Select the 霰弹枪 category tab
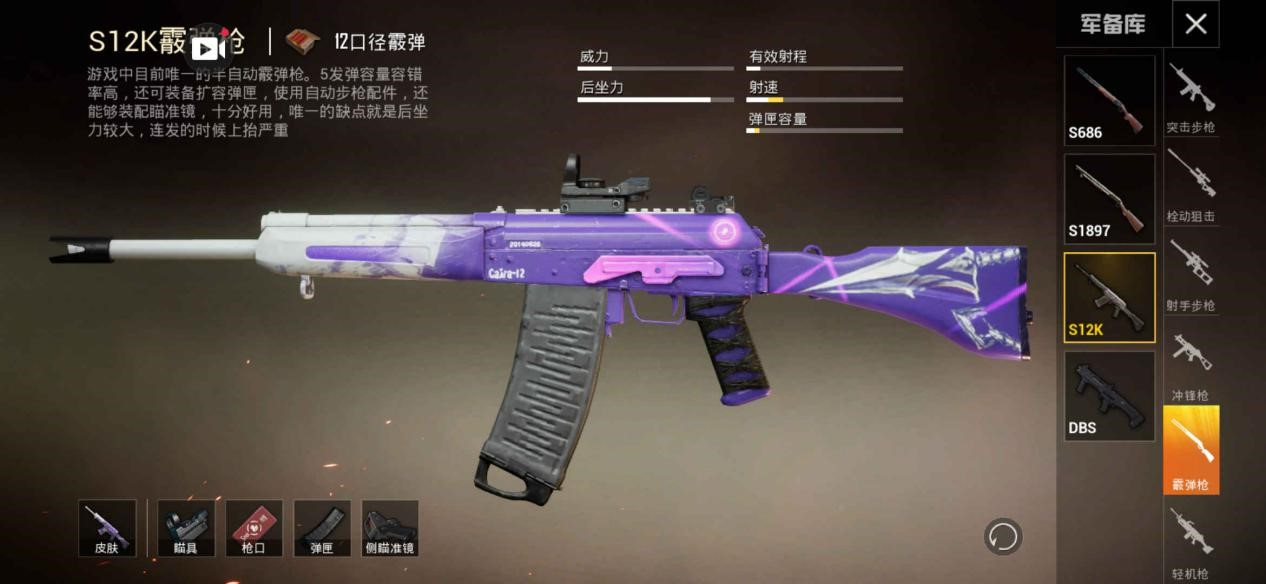The width and height of the screenshot is (1266, 584). coord(1190,450)
